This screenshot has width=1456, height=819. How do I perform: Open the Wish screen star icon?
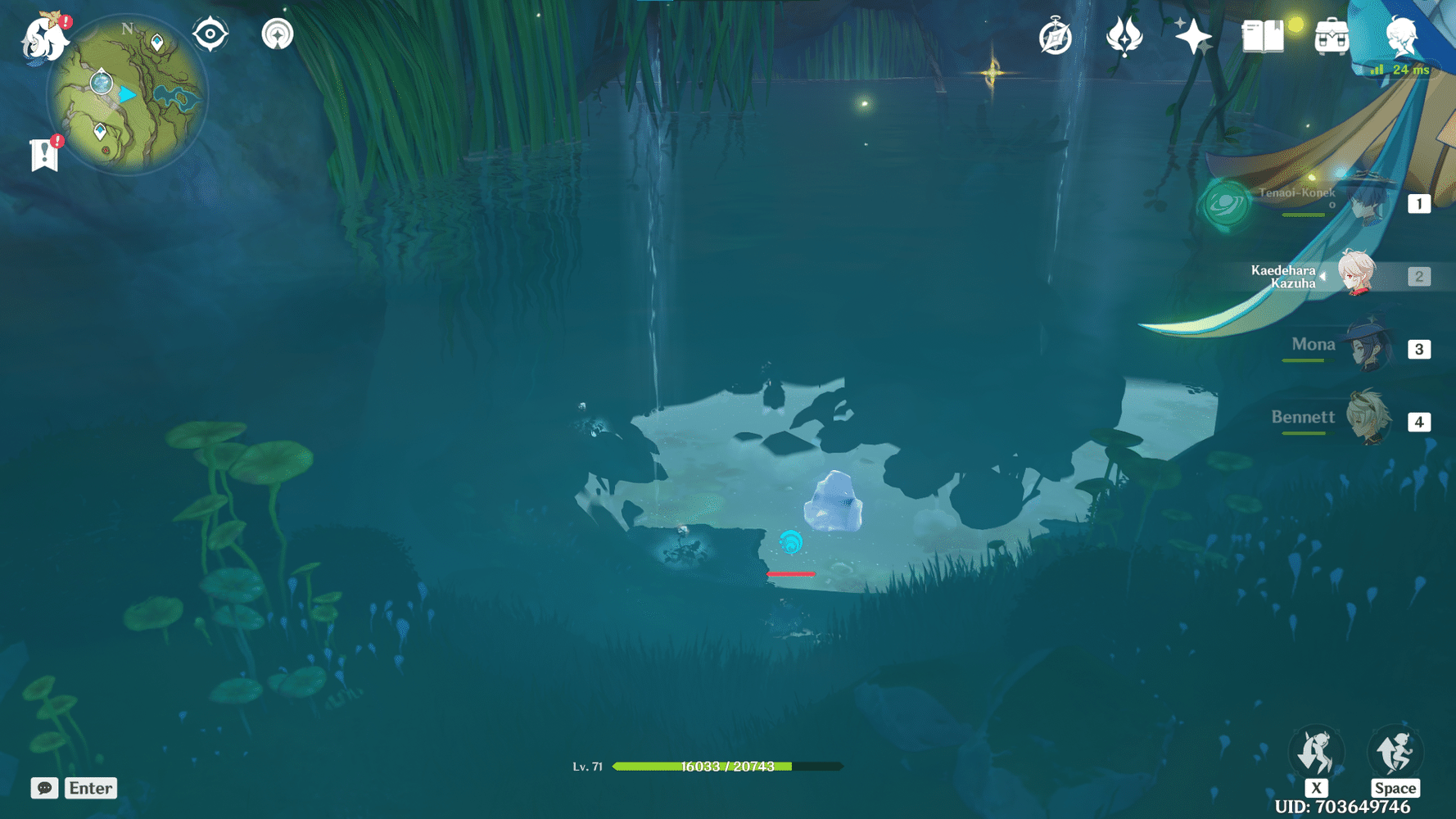pyautogui.click(x=1194, y=34)
